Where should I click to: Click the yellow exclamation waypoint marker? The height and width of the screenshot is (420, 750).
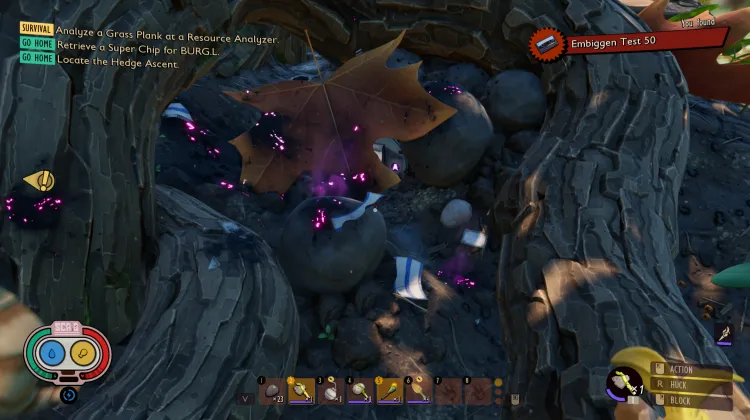pyautogui.click(x=38, y=180)
